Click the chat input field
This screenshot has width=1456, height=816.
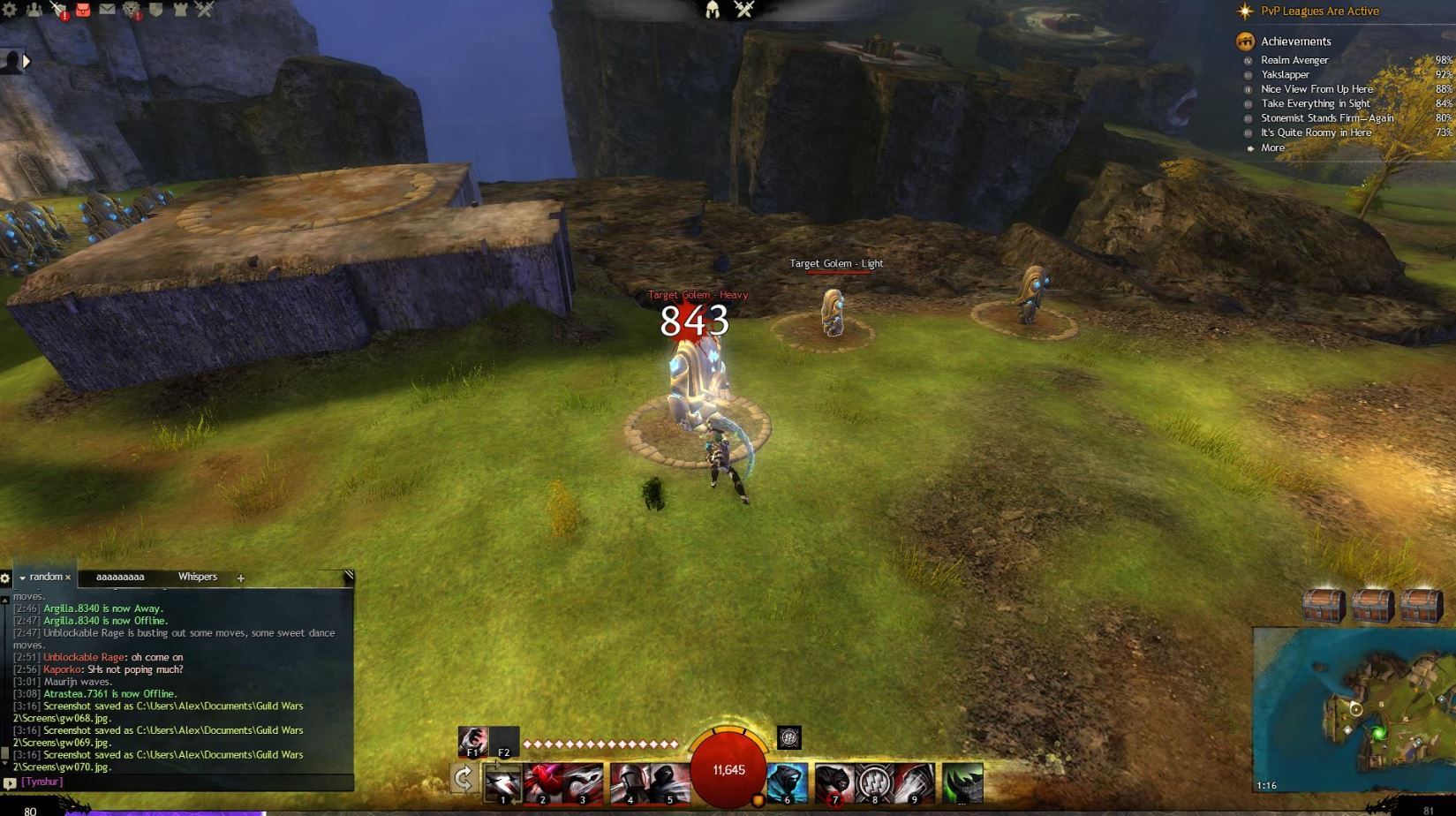[x=185, y=782]
